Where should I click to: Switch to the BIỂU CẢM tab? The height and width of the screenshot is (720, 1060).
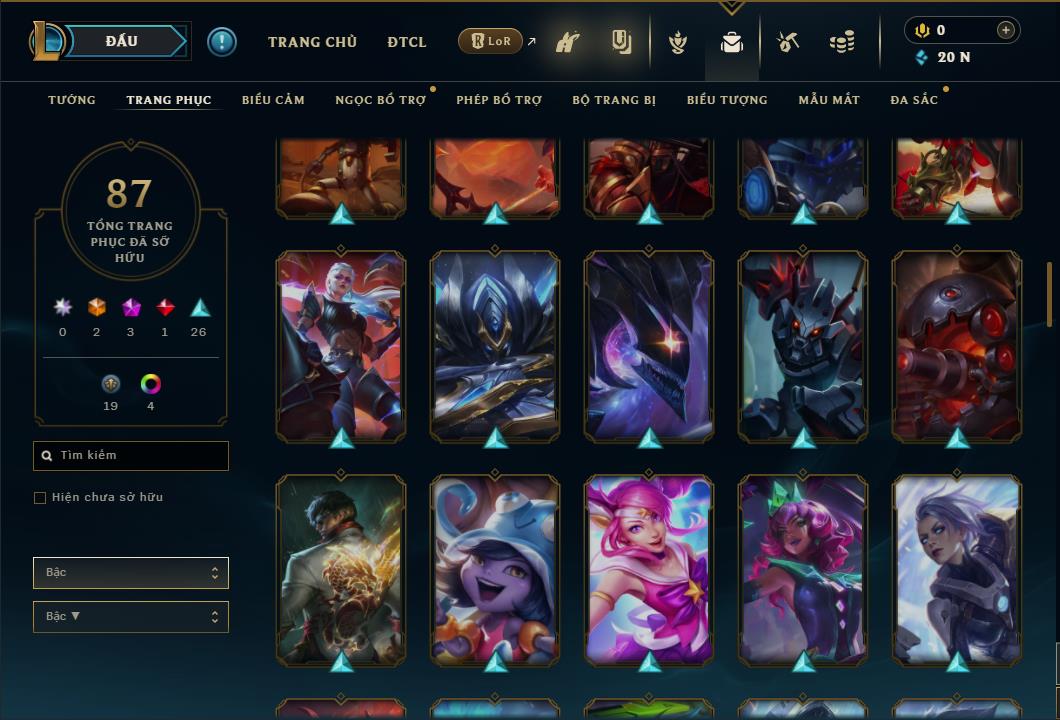tap(273, 100)
